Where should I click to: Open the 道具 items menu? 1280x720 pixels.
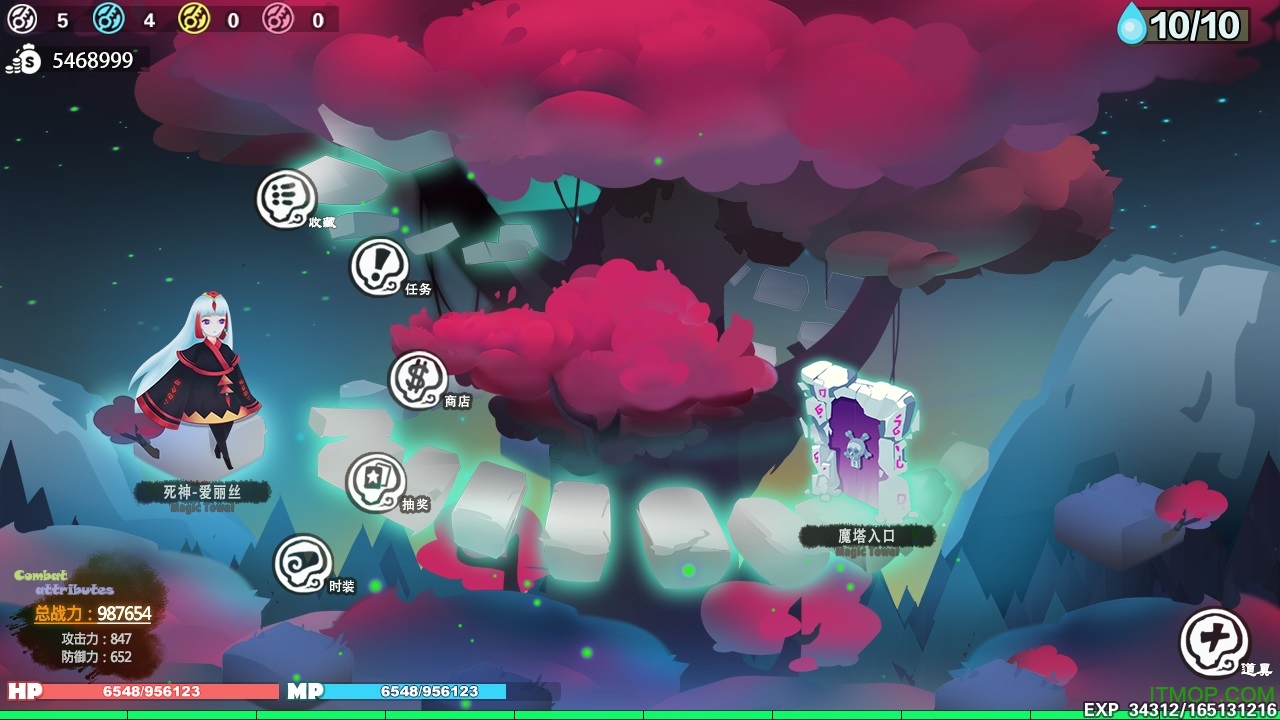click(1214, 641)
